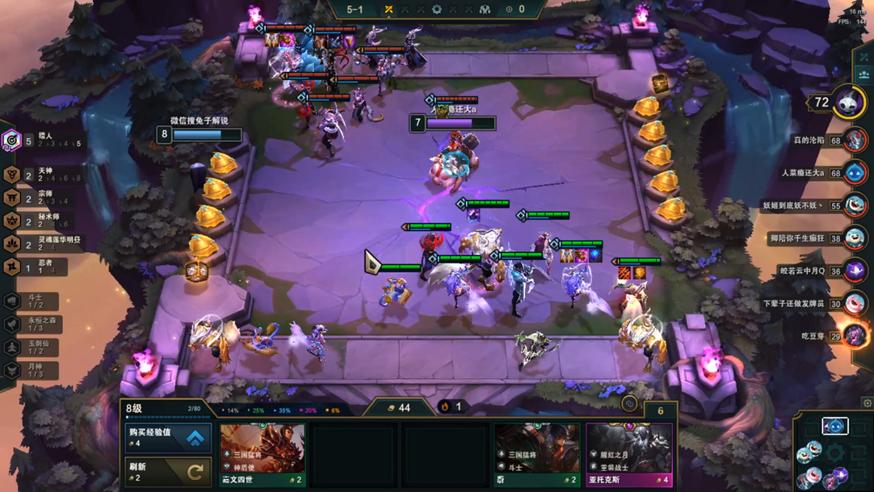The height and width of the screenshot is (492, 874).
Task: Scout the player with 38 health
Action: [853, 238]
